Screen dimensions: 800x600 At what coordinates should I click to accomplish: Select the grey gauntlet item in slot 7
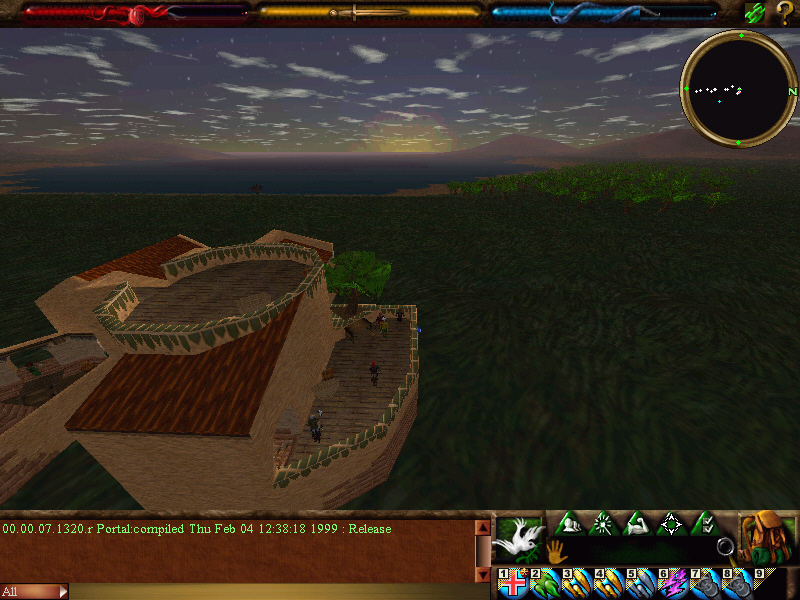(x=703, y=584)
